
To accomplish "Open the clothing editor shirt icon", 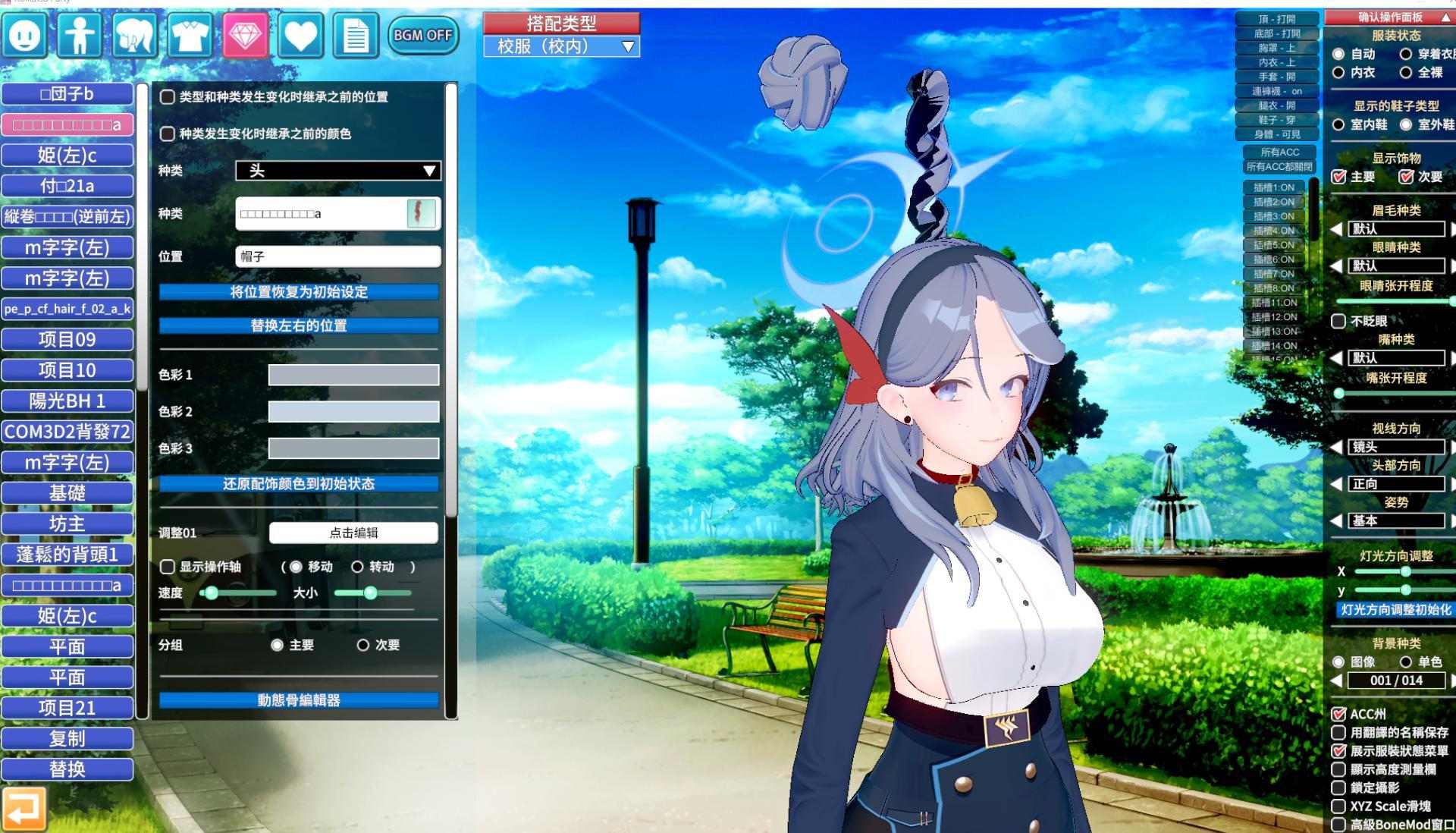I will pyautogui.click(x=190, y=36).
